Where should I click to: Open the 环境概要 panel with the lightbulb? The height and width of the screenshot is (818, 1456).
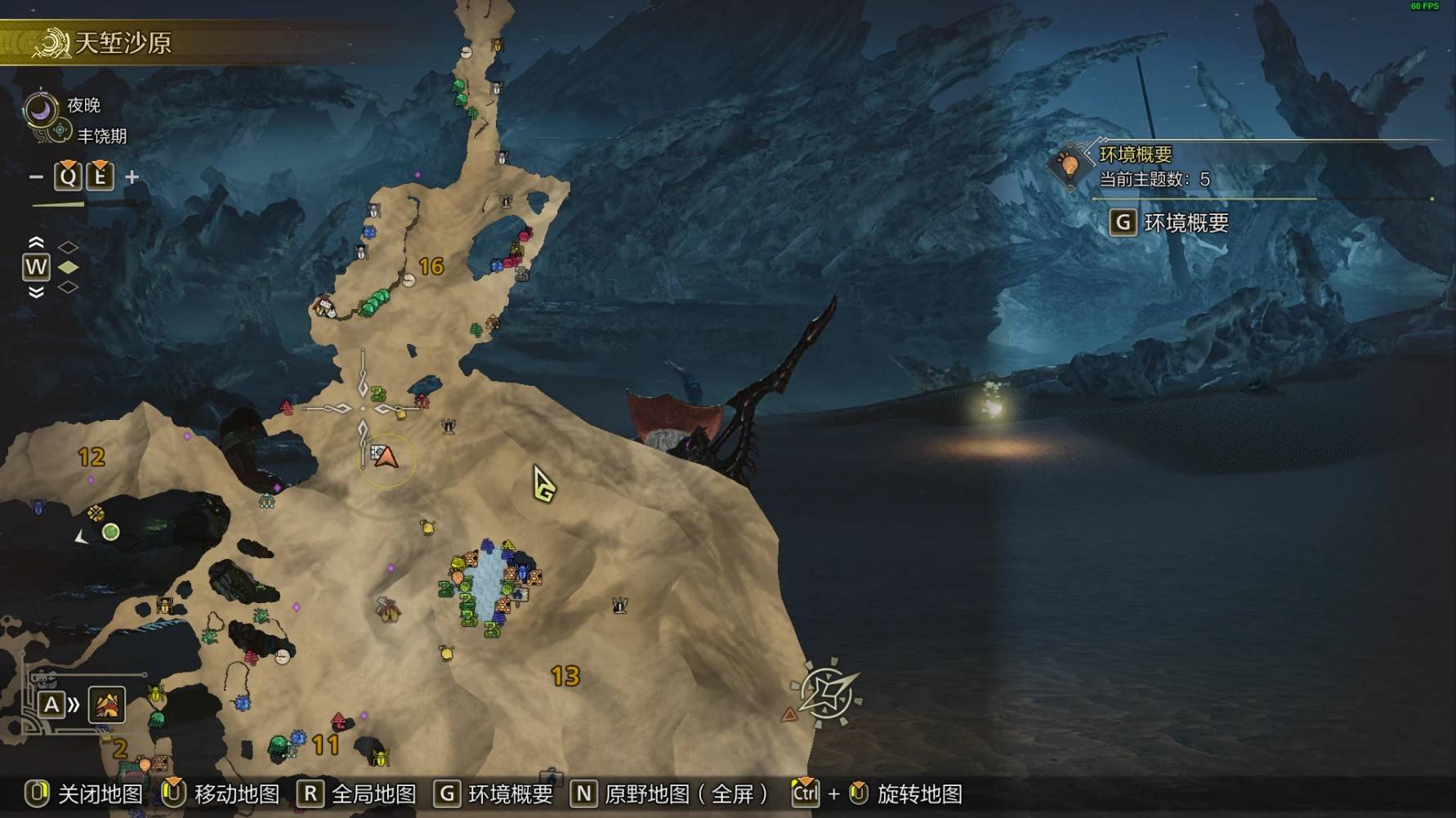[x=1069, y=166]
